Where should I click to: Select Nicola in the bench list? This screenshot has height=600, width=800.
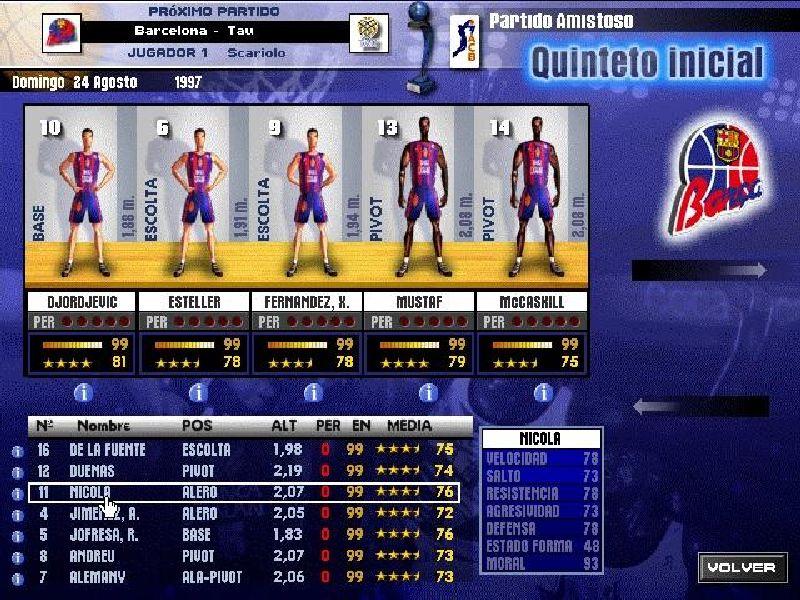[240, 492]
